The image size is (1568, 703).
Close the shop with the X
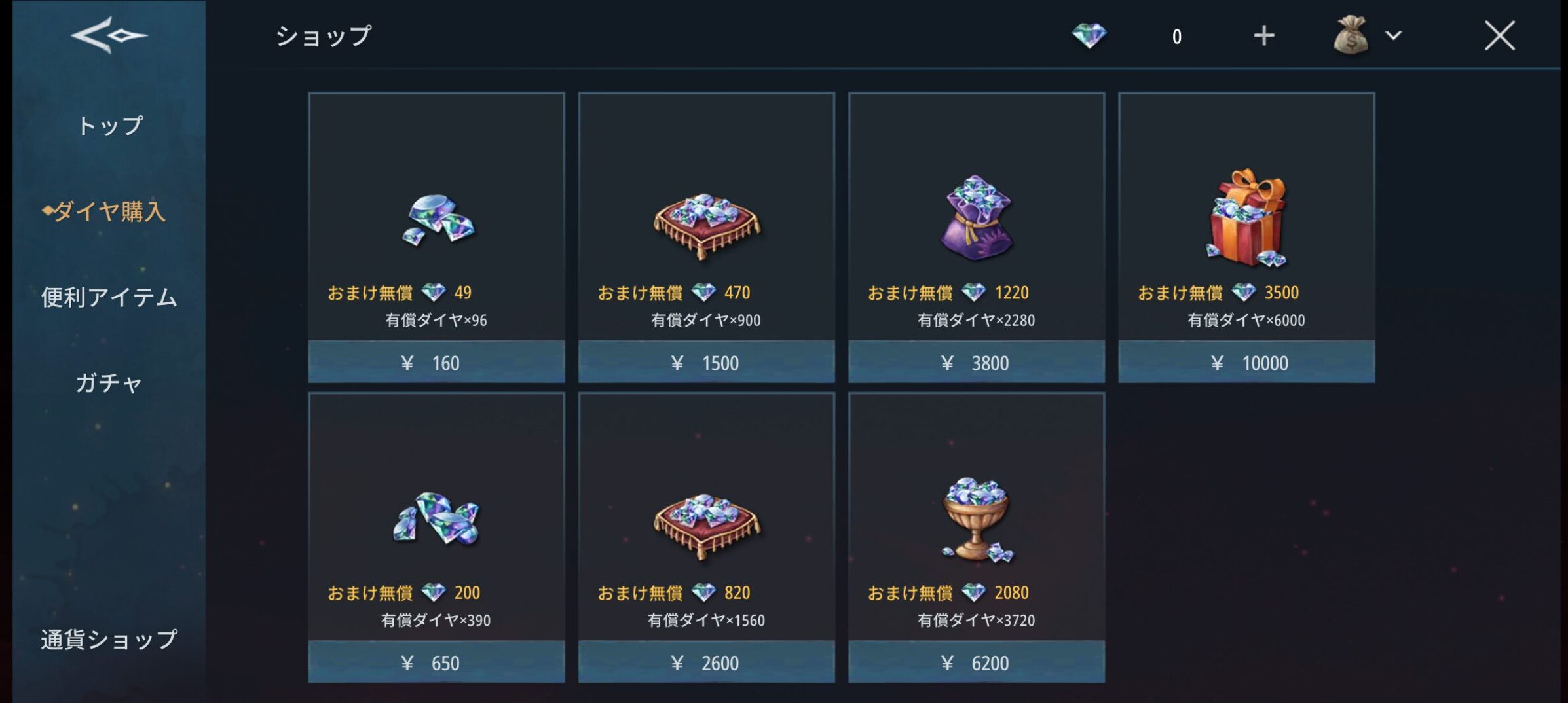click(x=1499, y=36)
